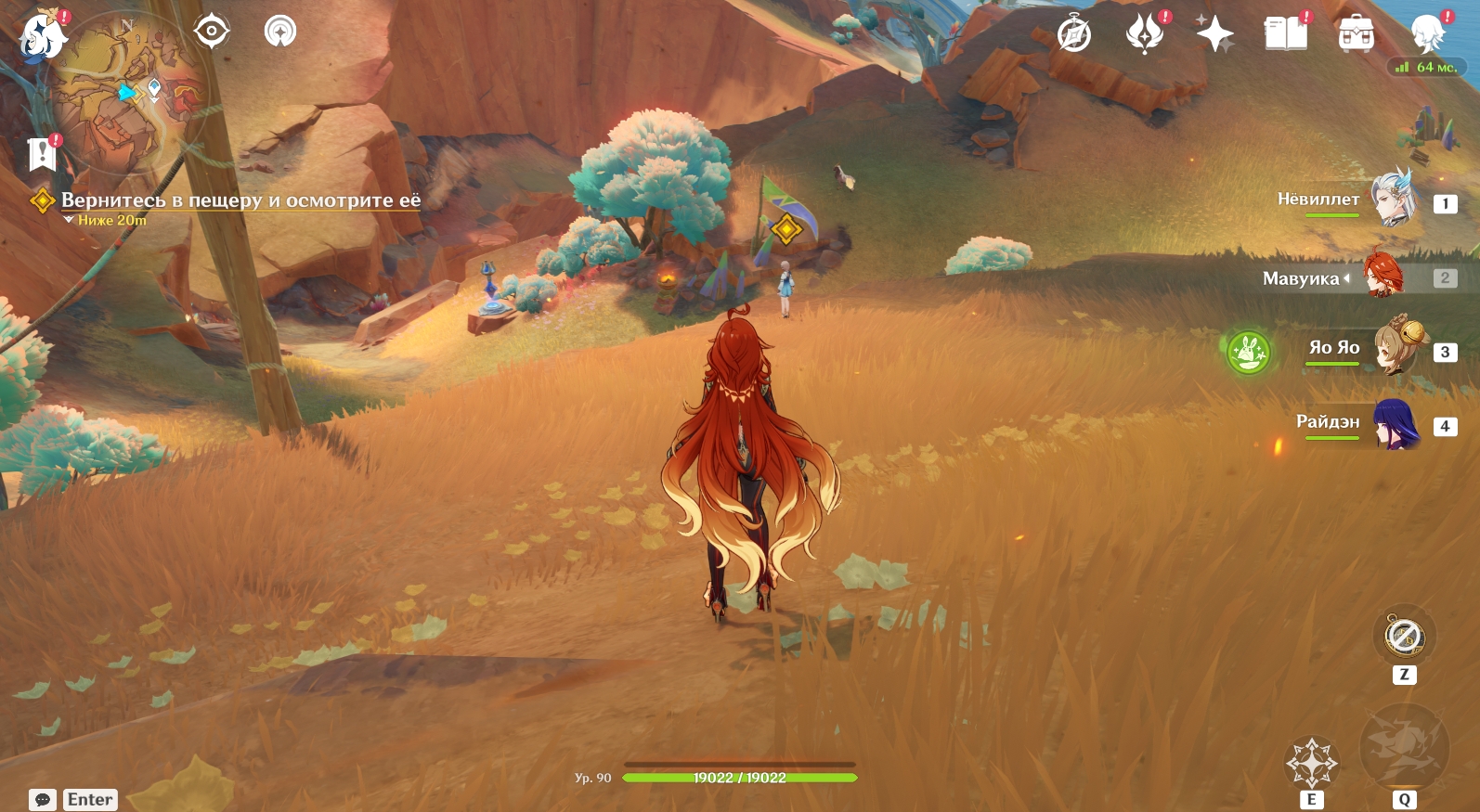Open the Paimon menu

pyautogui.click(x=43, y=36)
